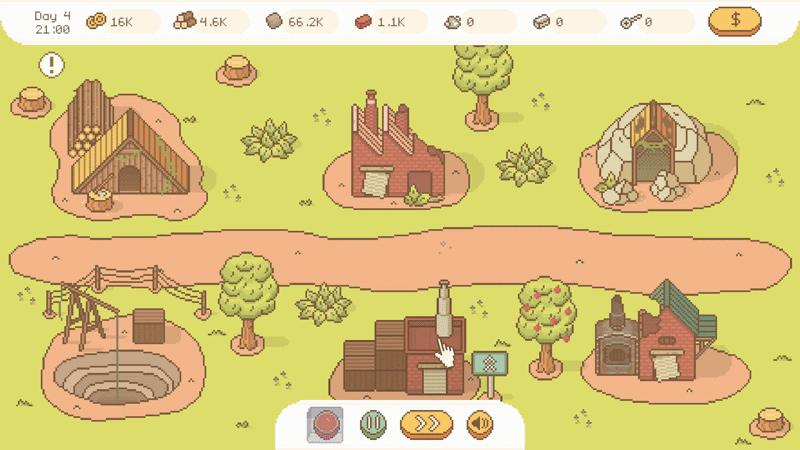The height and width of the screenshot is (450, 800).
Task: Select the upgrade arrow sign beside the factory
Action: click(489, 366)
